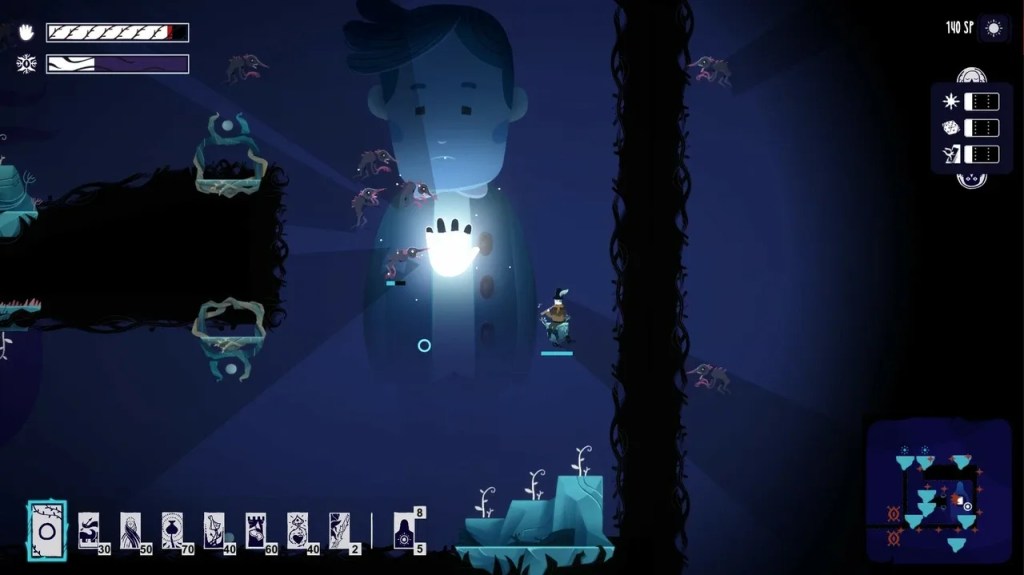Pick the creature card costing 30
This screenshot has width=1024, height=575.
click(89, 529)
